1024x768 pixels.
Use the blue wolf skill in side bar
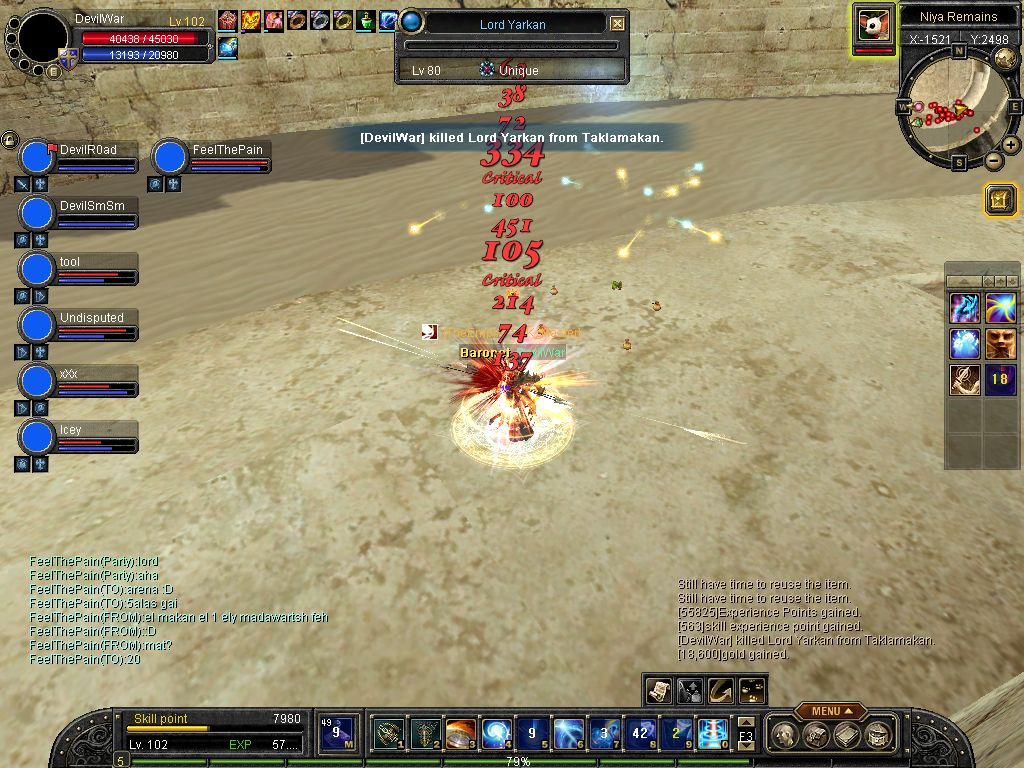click(965, 308)
